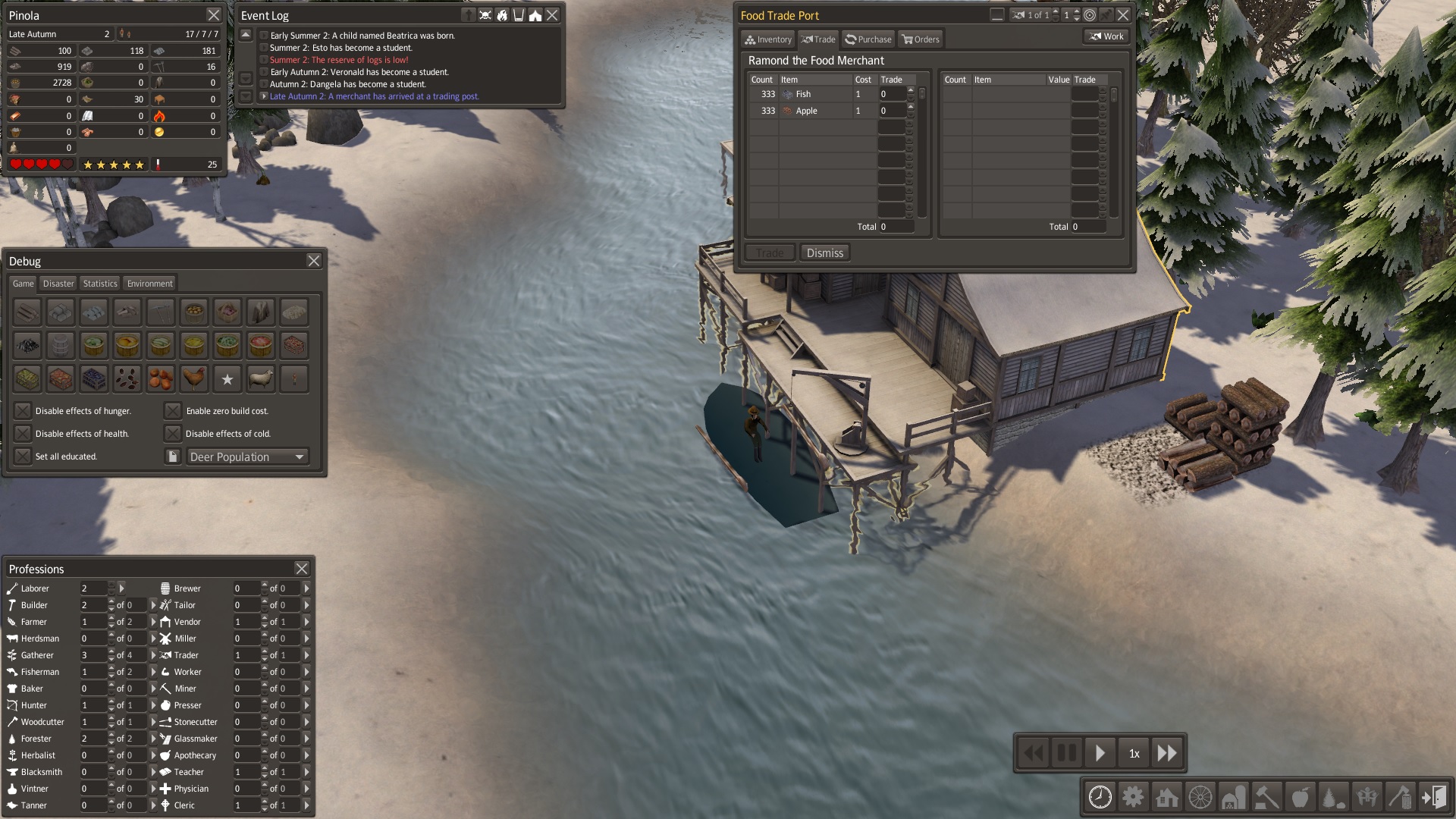Viewport: 1456px width, 819px height.
Task: Close the Debug window
Action: (x=314, y=261)
